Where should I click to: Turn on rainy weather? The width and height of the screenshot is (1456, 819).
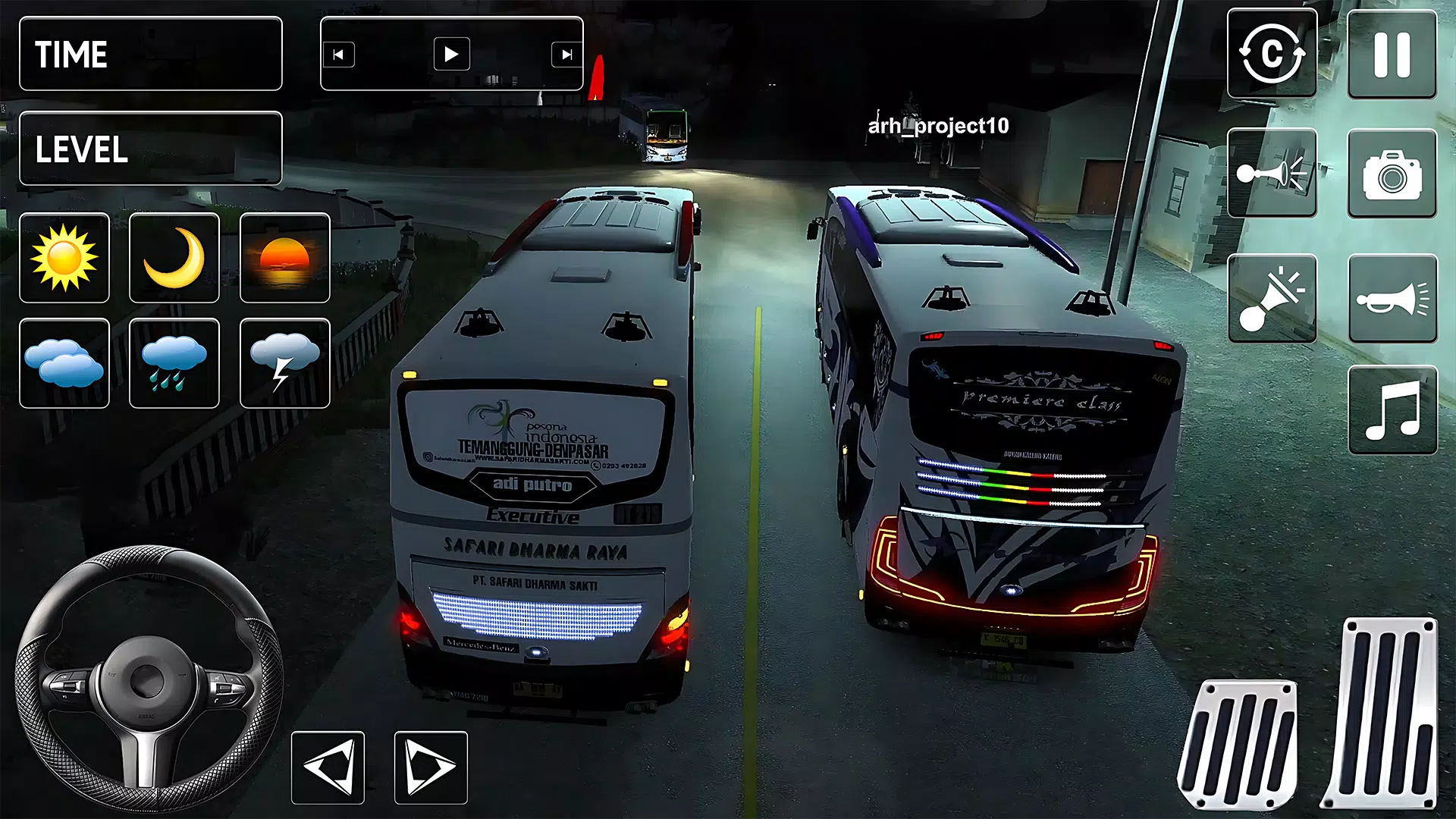[x=174, y=362]
